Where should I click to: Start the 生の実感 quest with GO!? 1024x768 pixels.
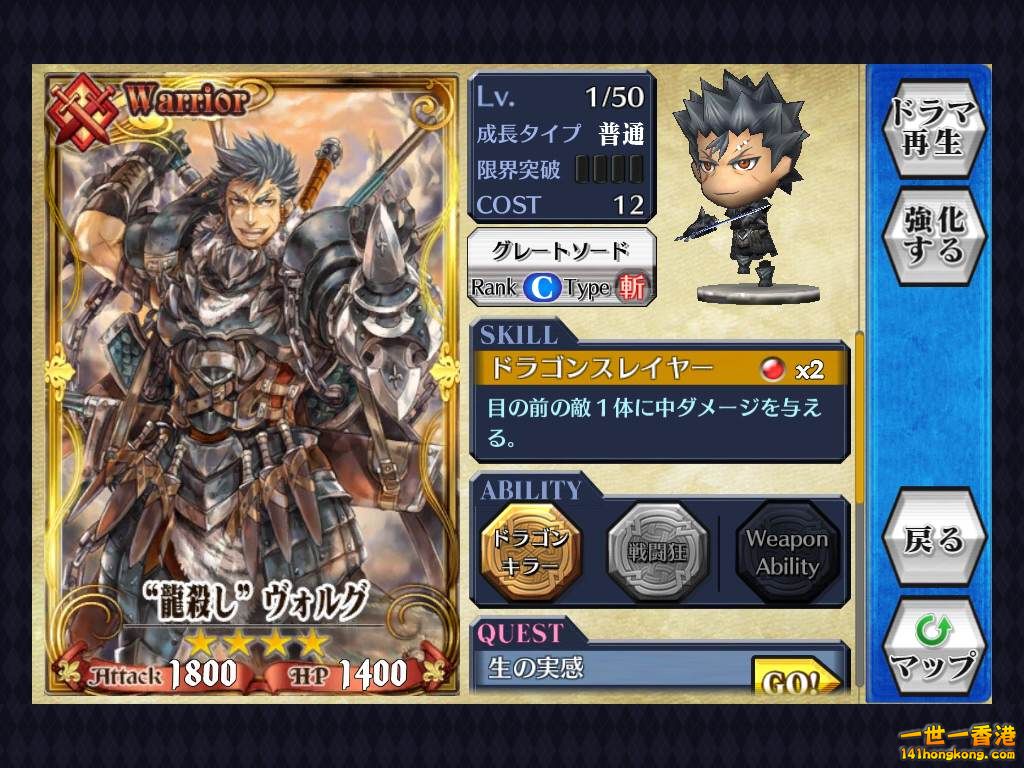(796, 679)
